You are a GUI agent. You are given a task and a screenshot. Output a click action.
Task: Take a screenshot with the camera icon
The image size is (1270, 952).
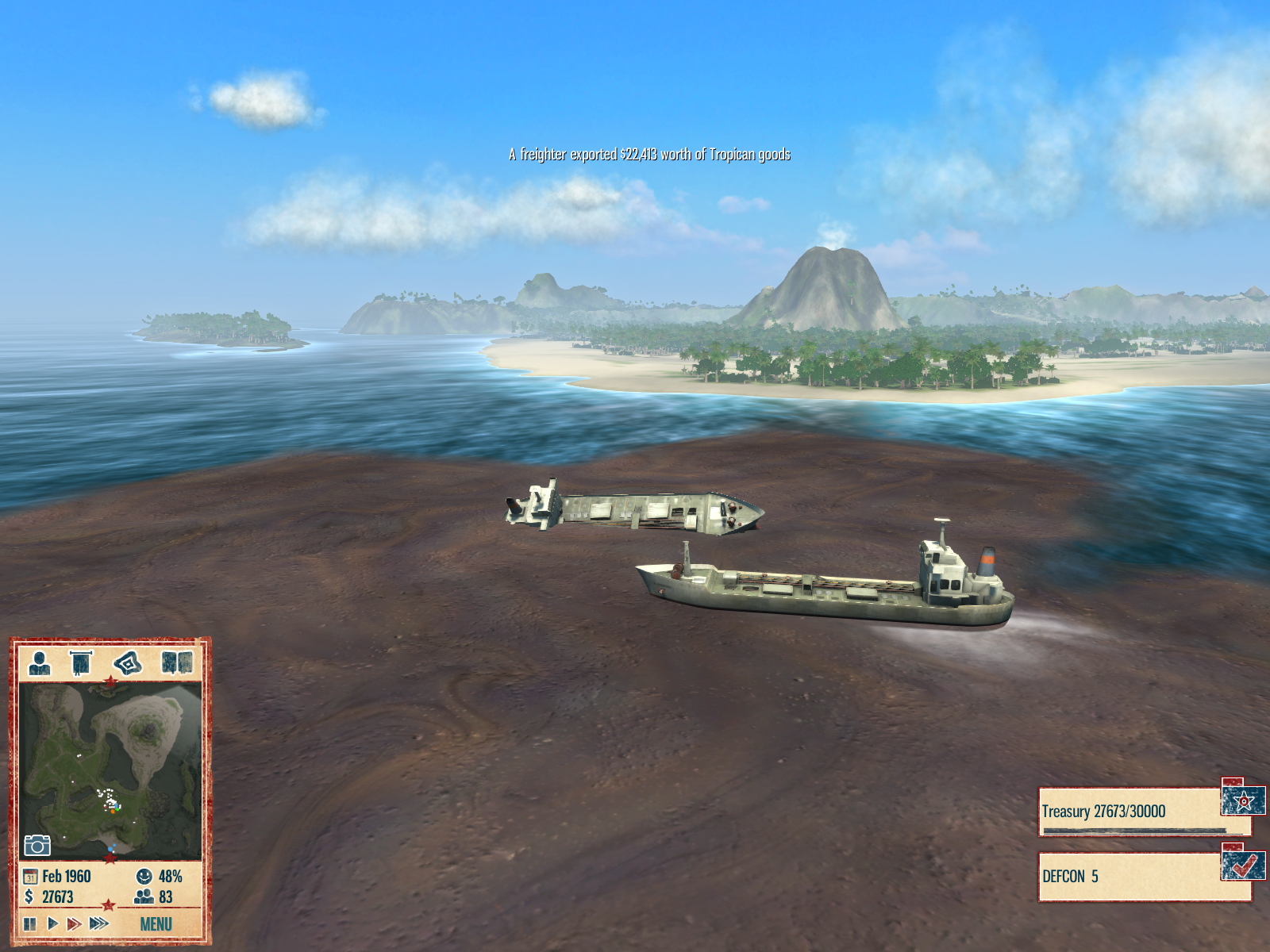tap(37, 845)
